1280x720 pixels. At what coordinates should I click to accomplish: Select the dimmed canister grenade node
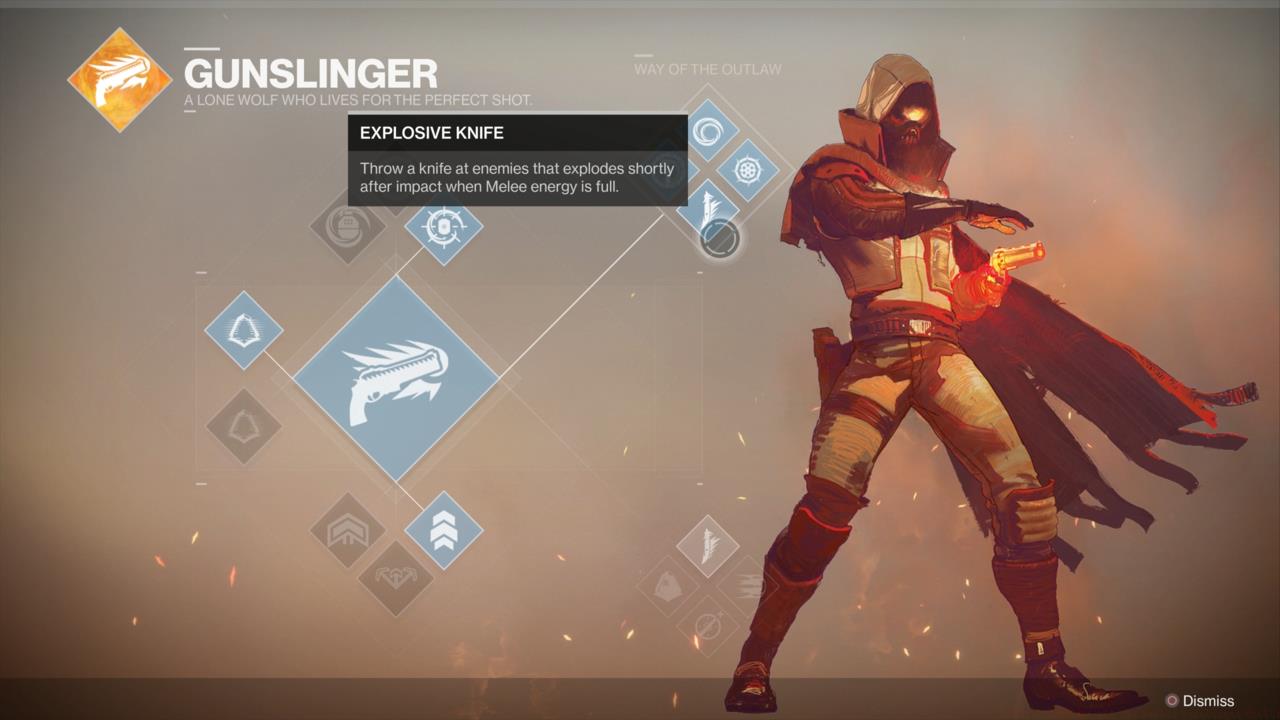point(347,227)
